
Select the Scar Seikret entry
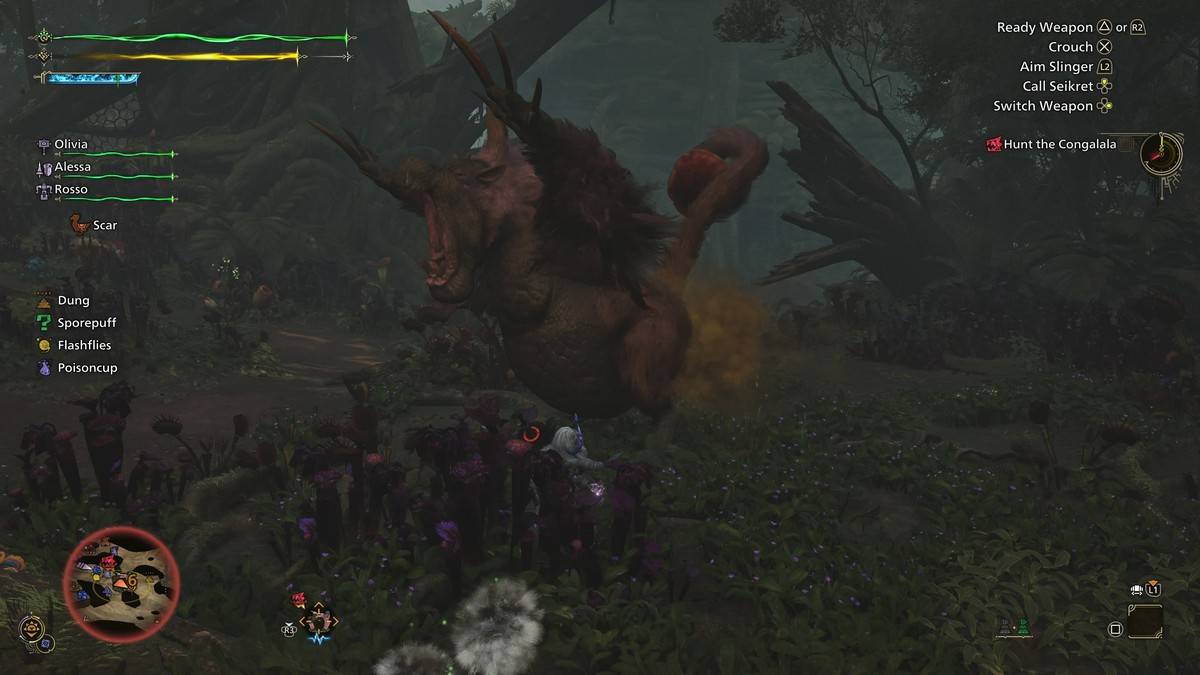104,225
